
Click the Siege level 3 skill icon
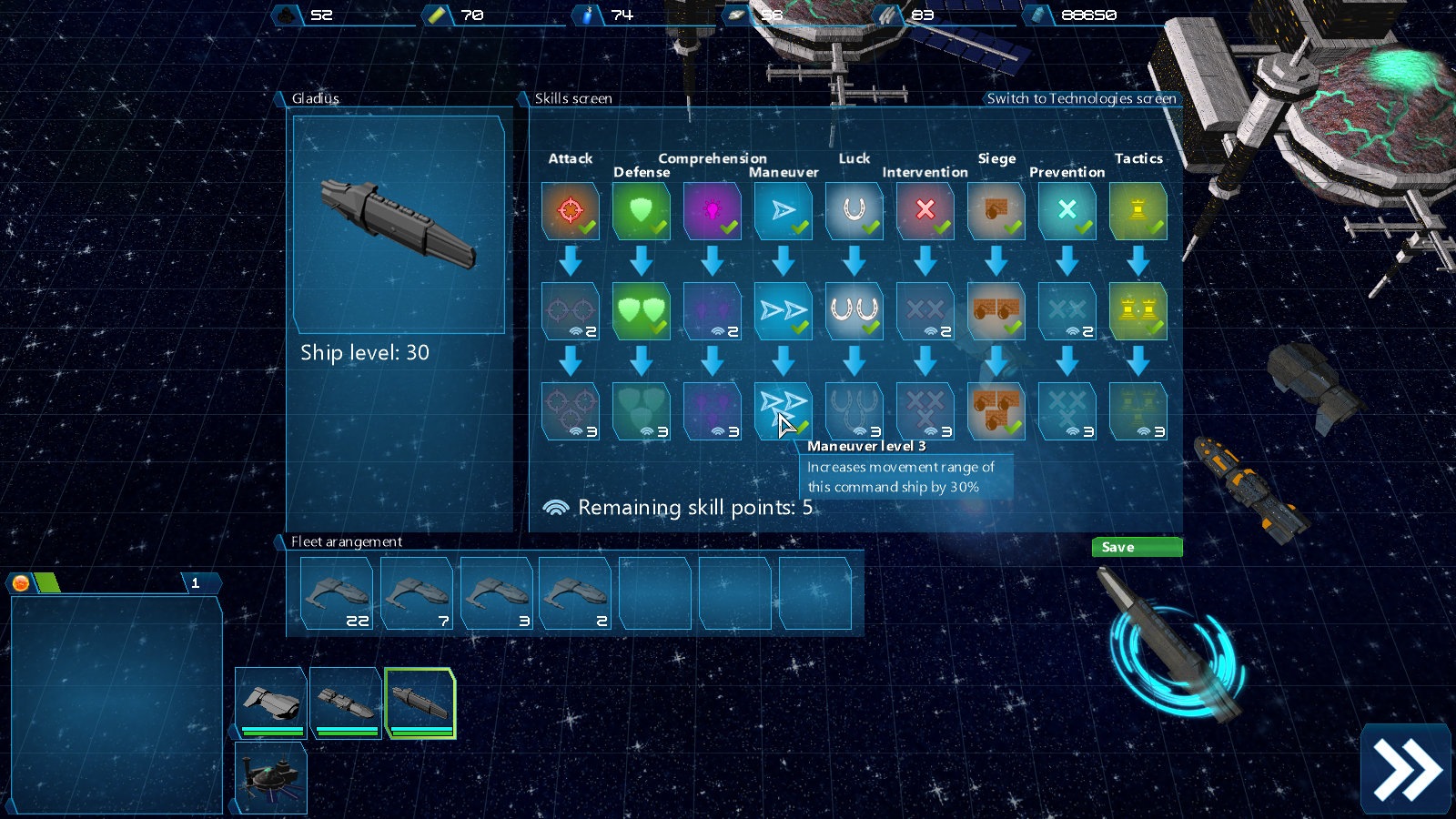click(996, 411)
